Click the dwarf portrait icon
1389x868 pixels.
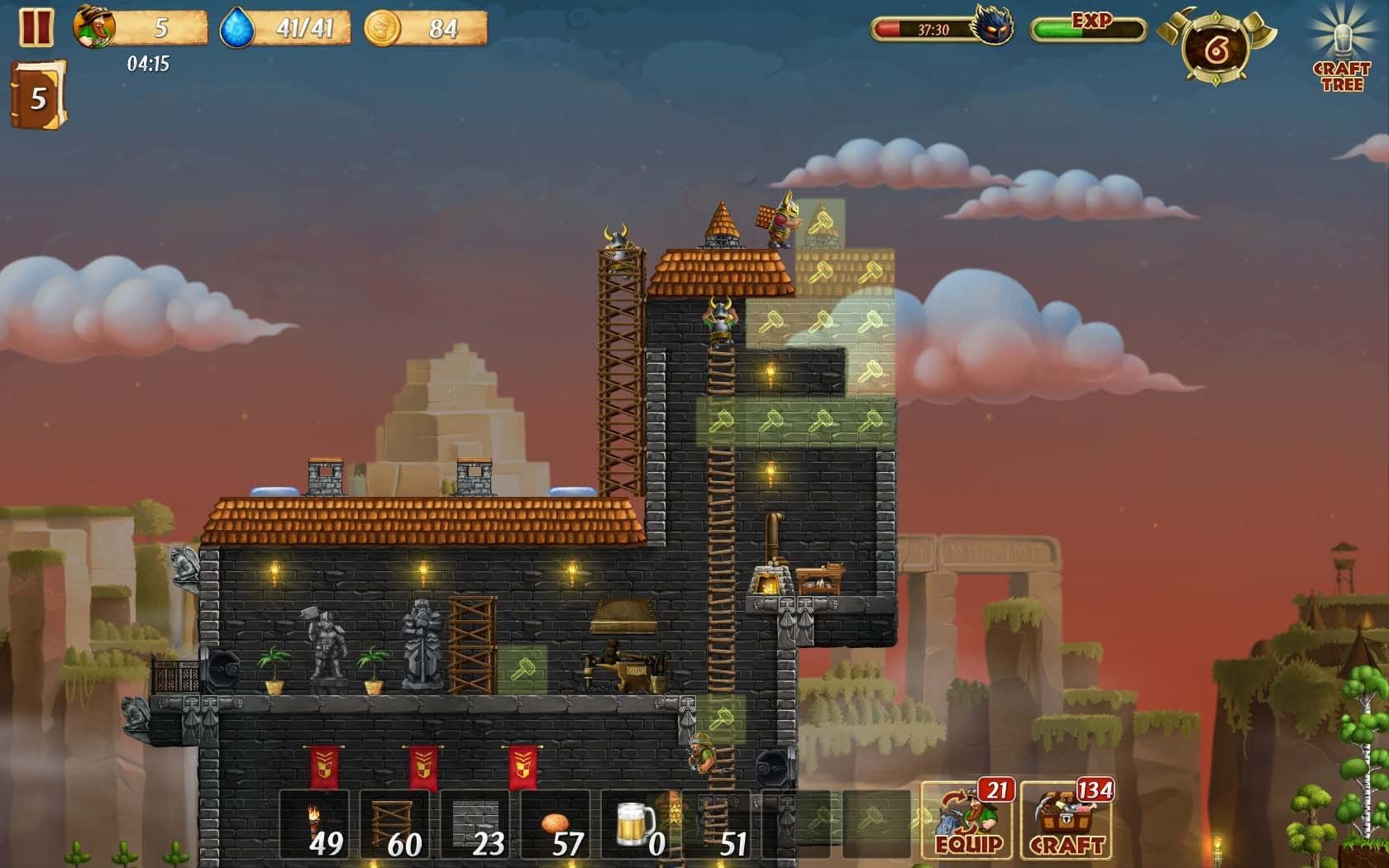[x=93, y=27]
